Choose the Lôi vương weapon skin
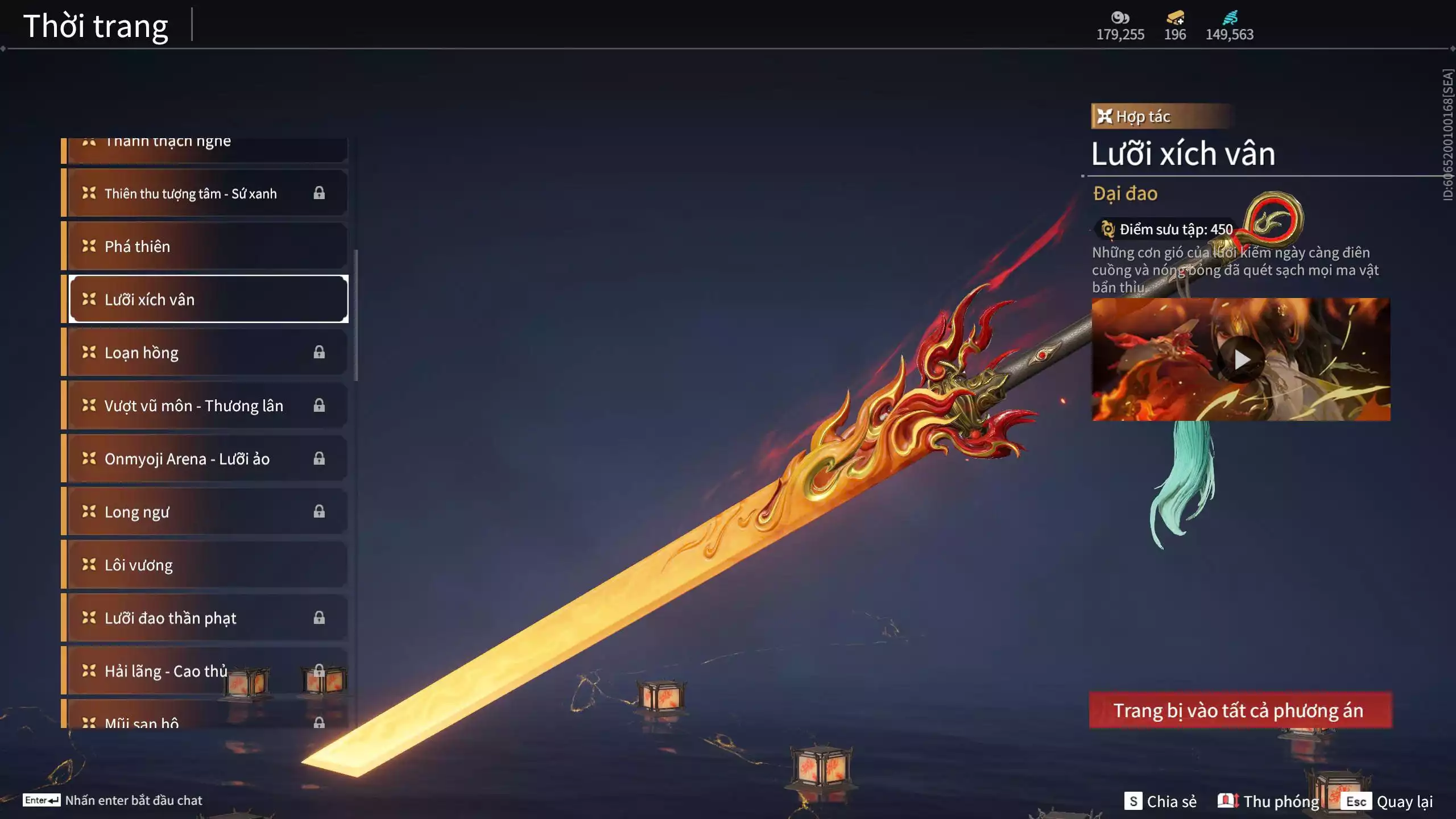Viewport: 1456px width, 819px height. (207, 565)
